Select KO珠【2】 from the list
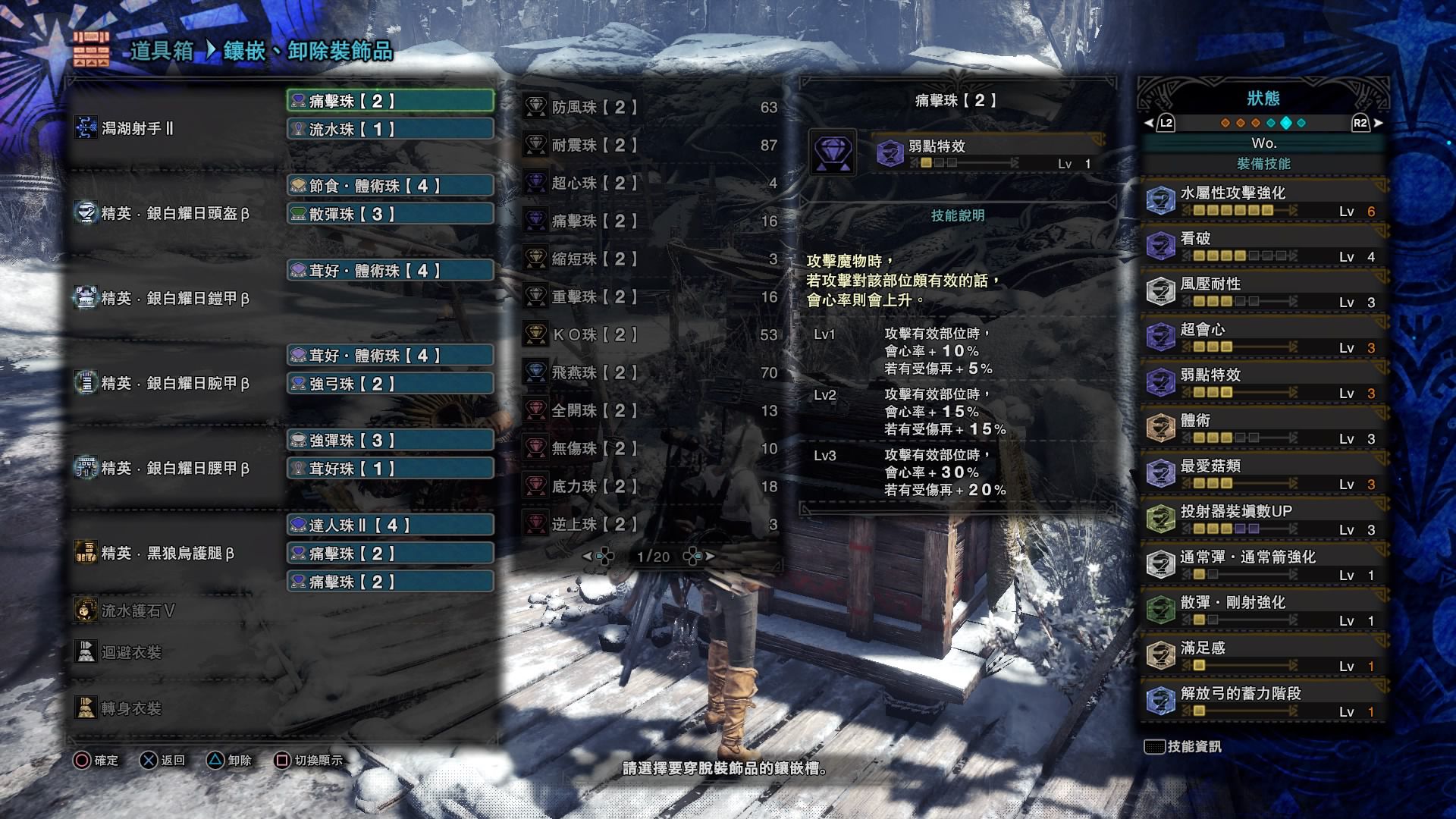Screen dimensions: 1456x819 [651, 335]
